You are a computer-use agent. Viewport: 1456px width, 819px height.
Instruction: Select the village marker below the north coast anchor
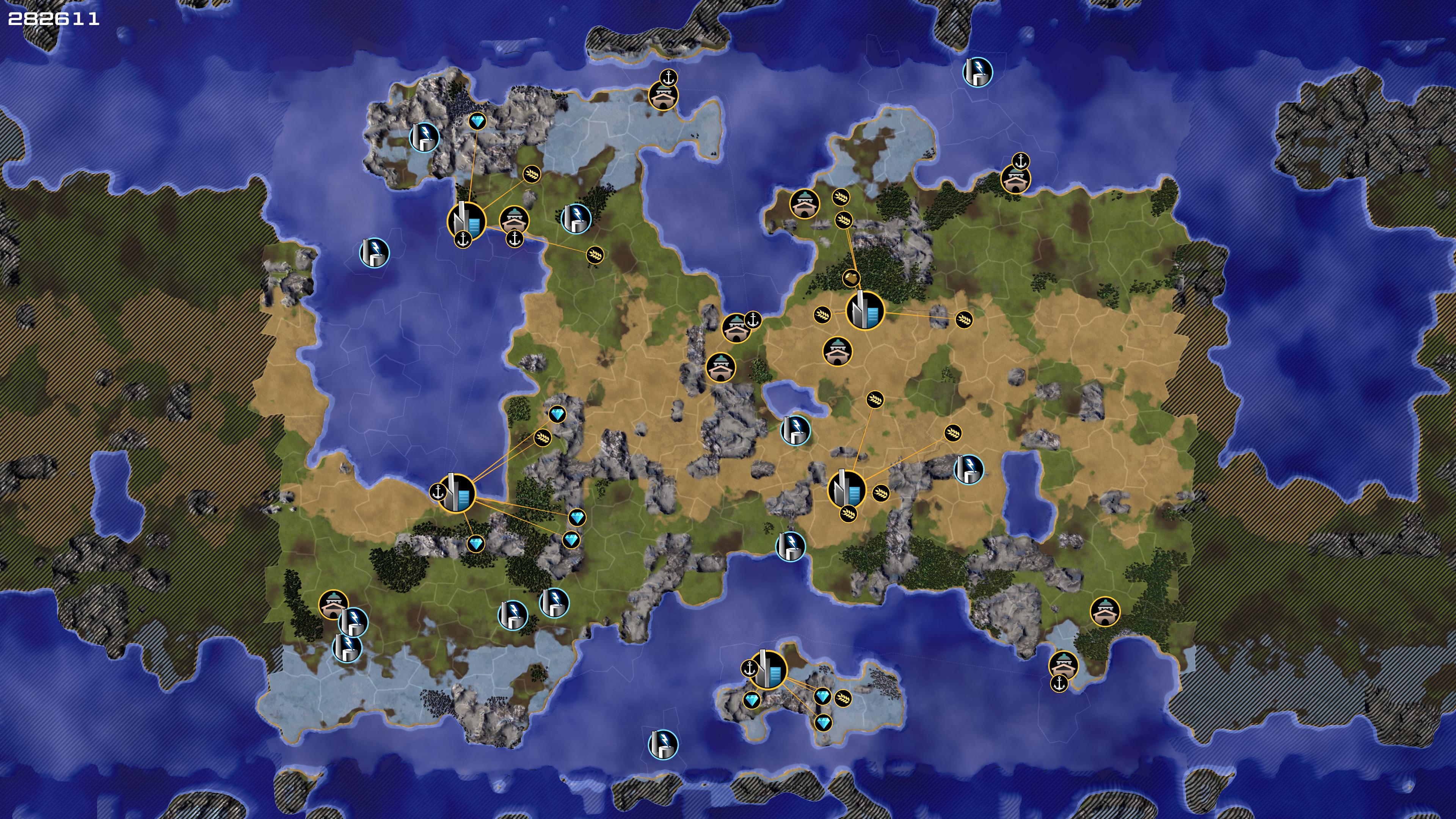(x=663, y=96)
